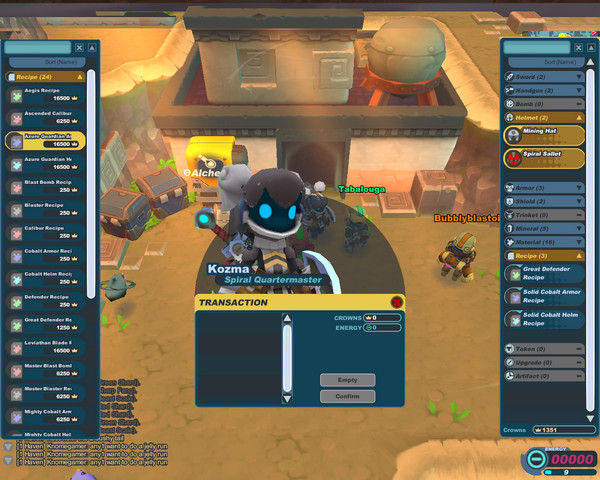Close the vendor recipe panel
This screenshot has height=480, width=600.
coord(92,47)
